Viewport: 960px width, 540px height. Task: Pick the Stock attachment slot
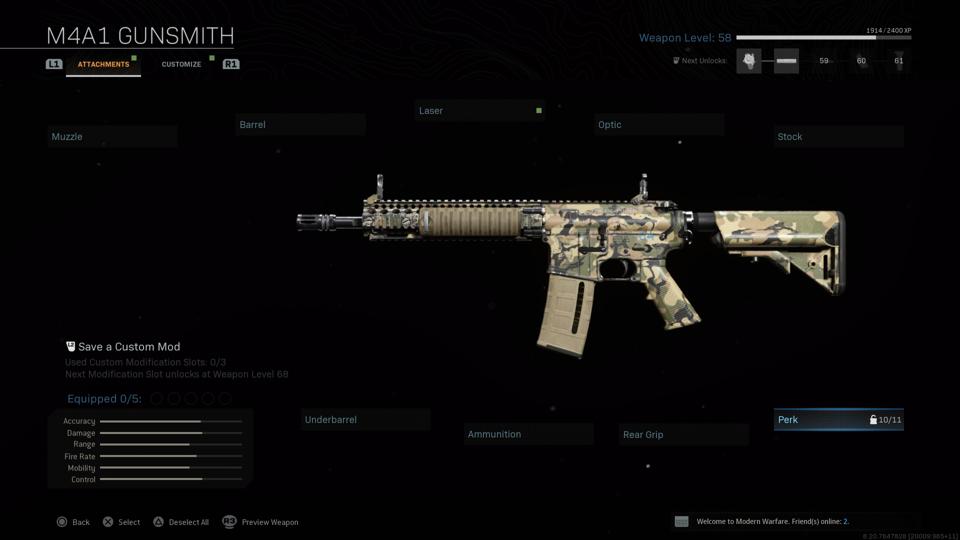coord(838,137)
